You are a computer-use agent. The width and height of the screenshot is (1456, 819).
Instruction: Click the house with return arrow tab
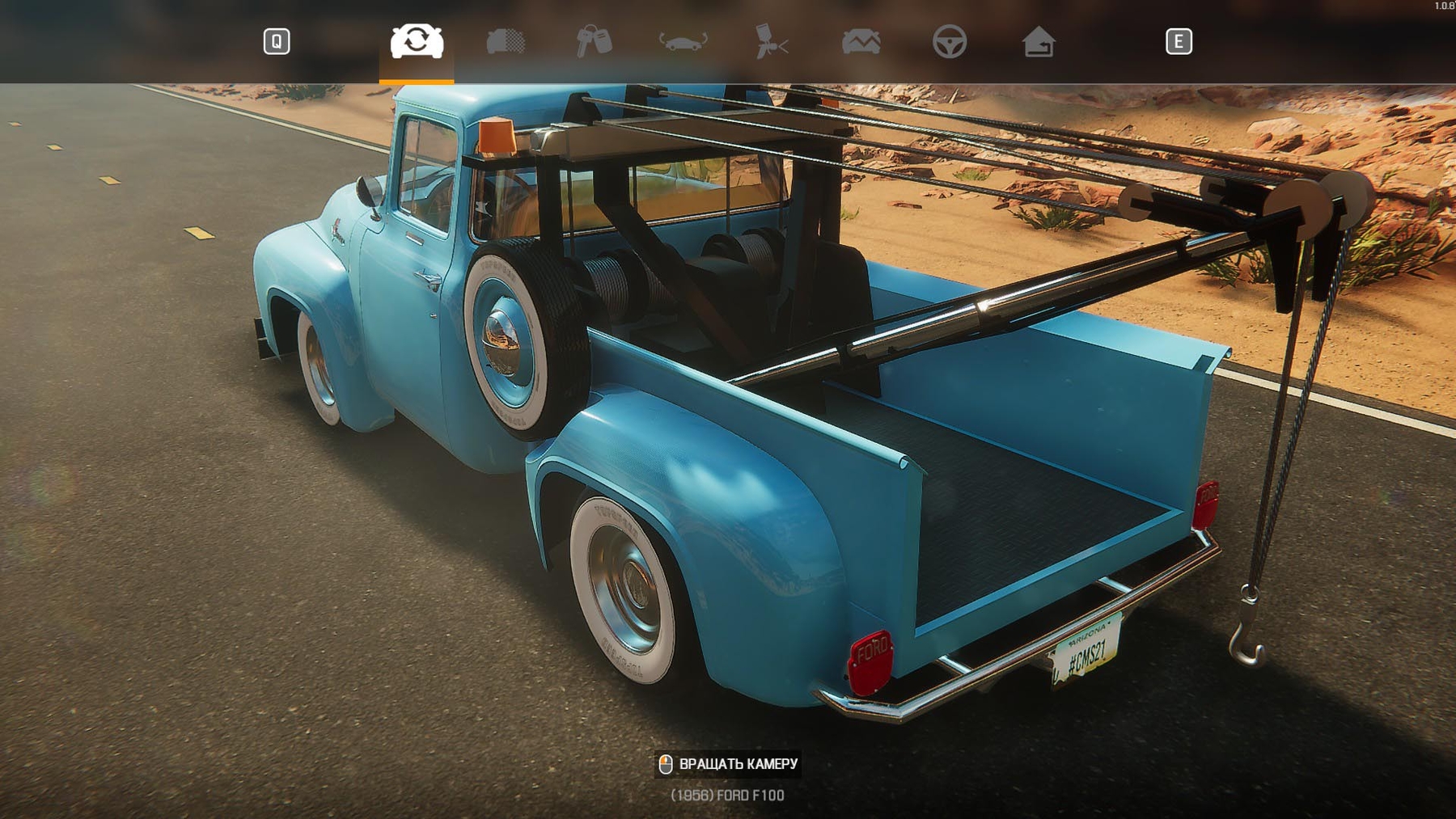pos(1038,41)
